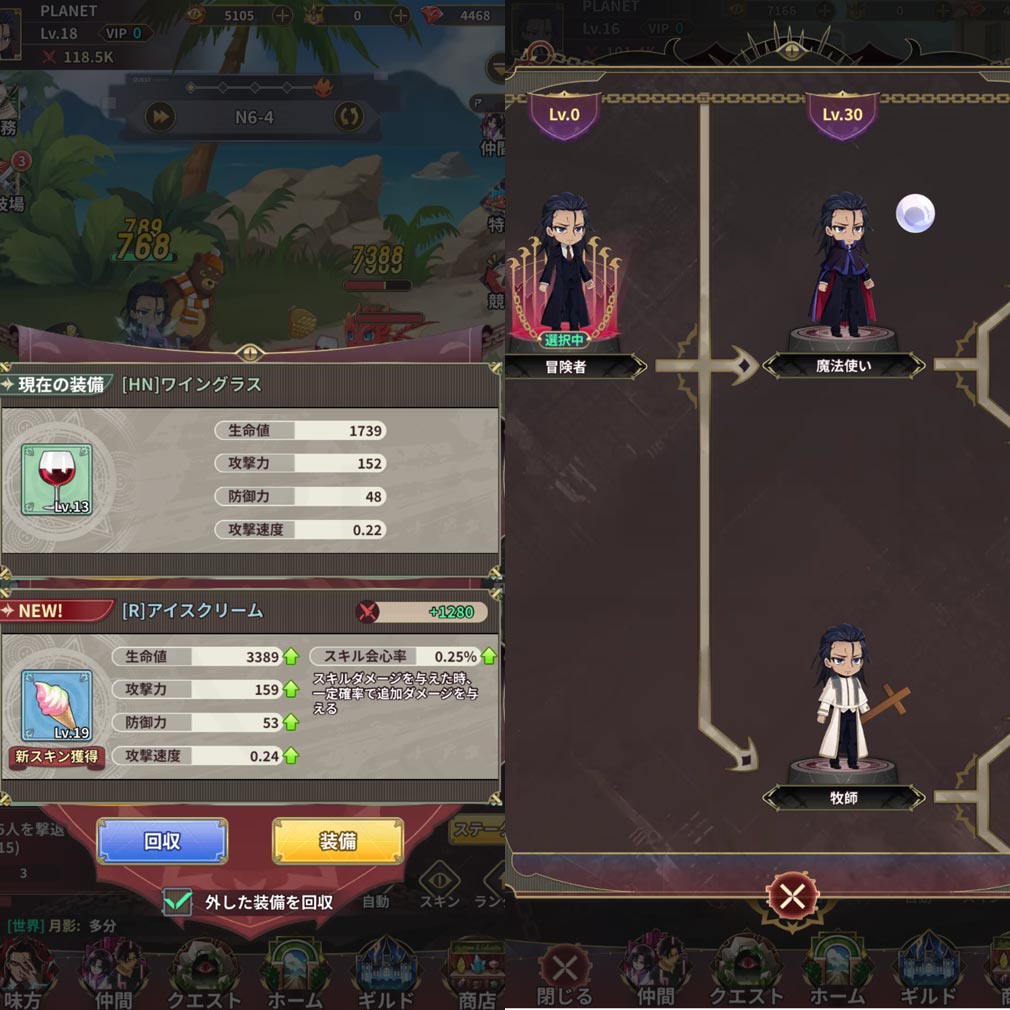Select the wine glass equipment icon
The image size is (1010, 1010).
(56, 479)
